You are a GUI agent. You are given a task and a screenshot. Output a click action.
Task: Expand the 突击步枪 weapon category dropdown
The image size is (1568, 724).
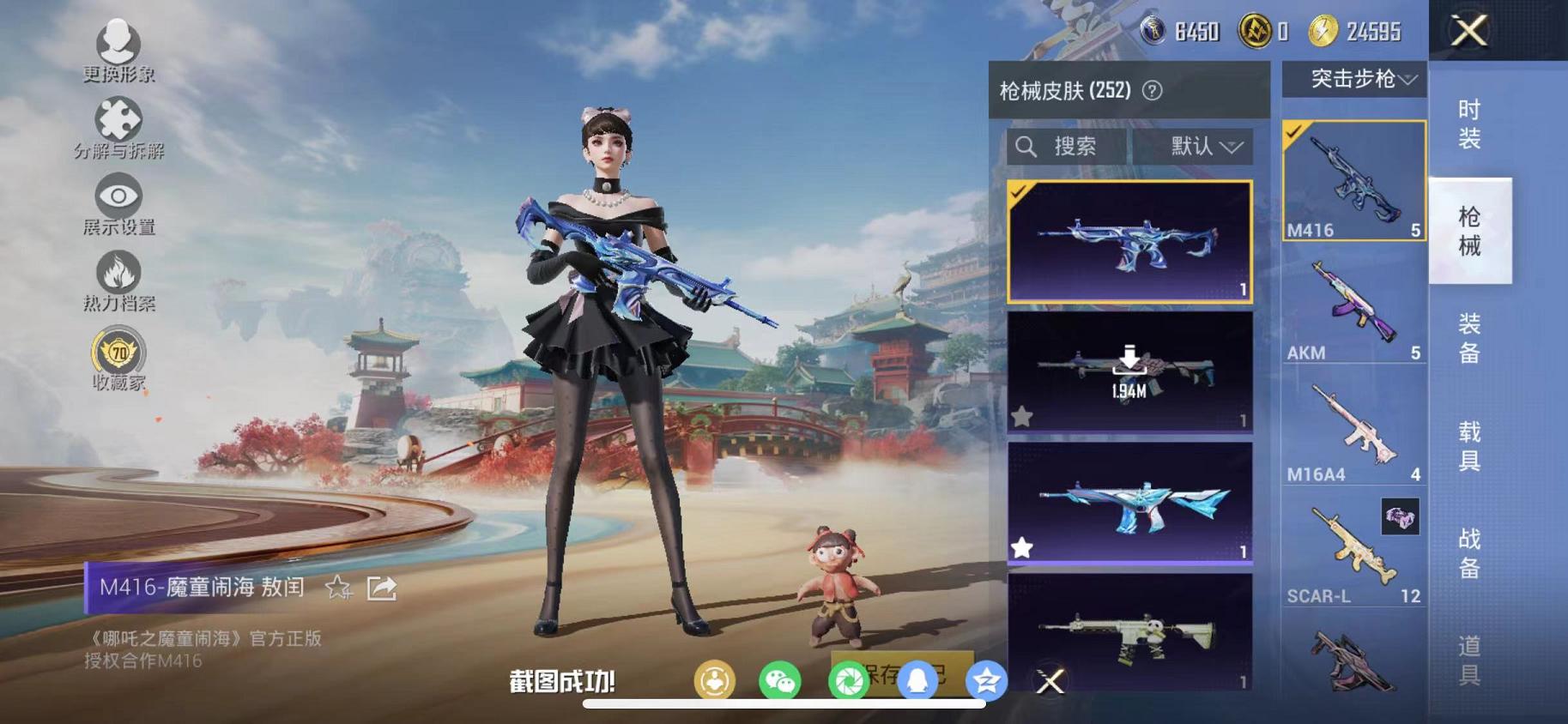click(x=1354, y=79)
